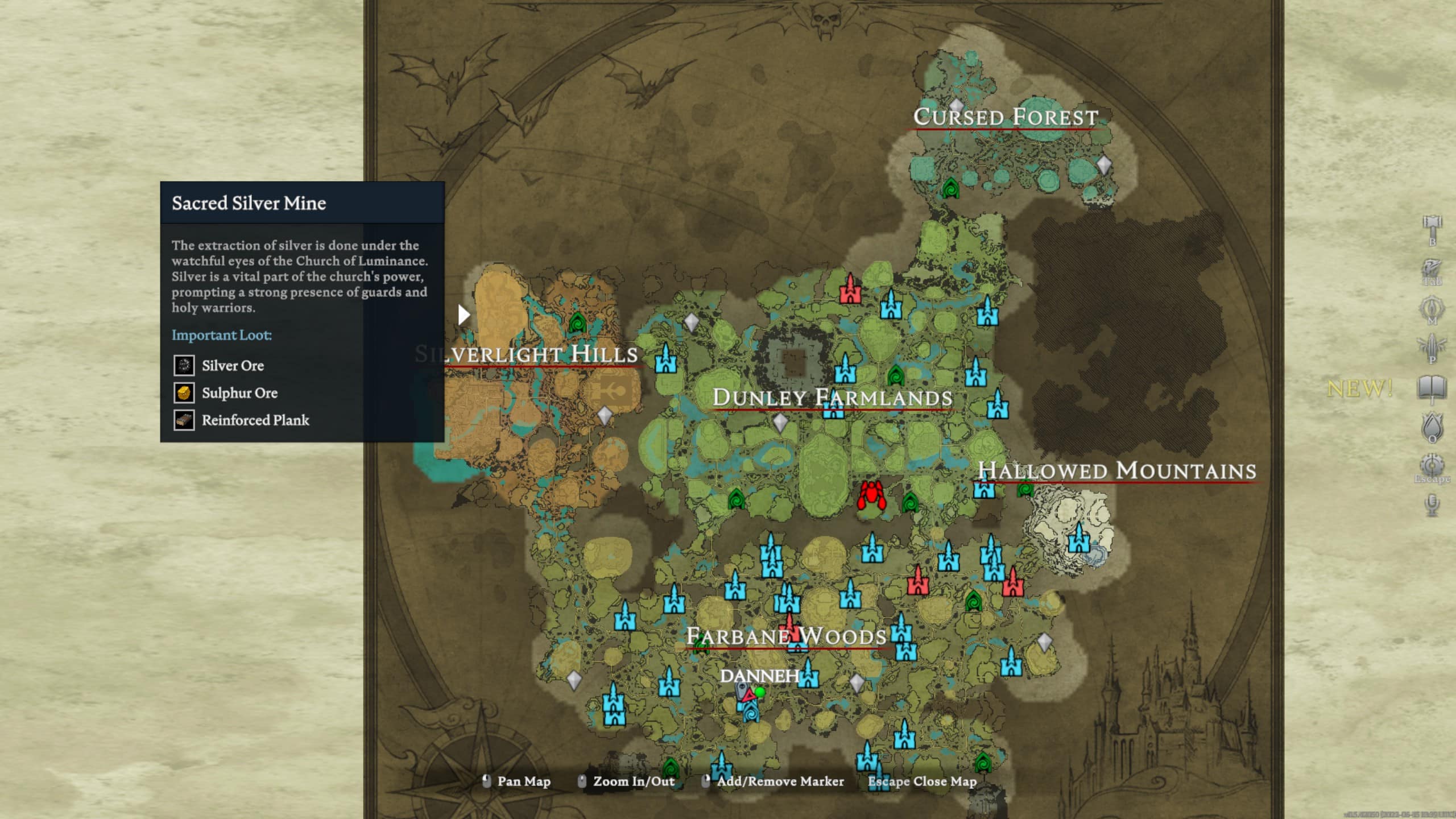Open the abilities menu (P icon)
The image size is (1456, 819).
pos(1431,345)
